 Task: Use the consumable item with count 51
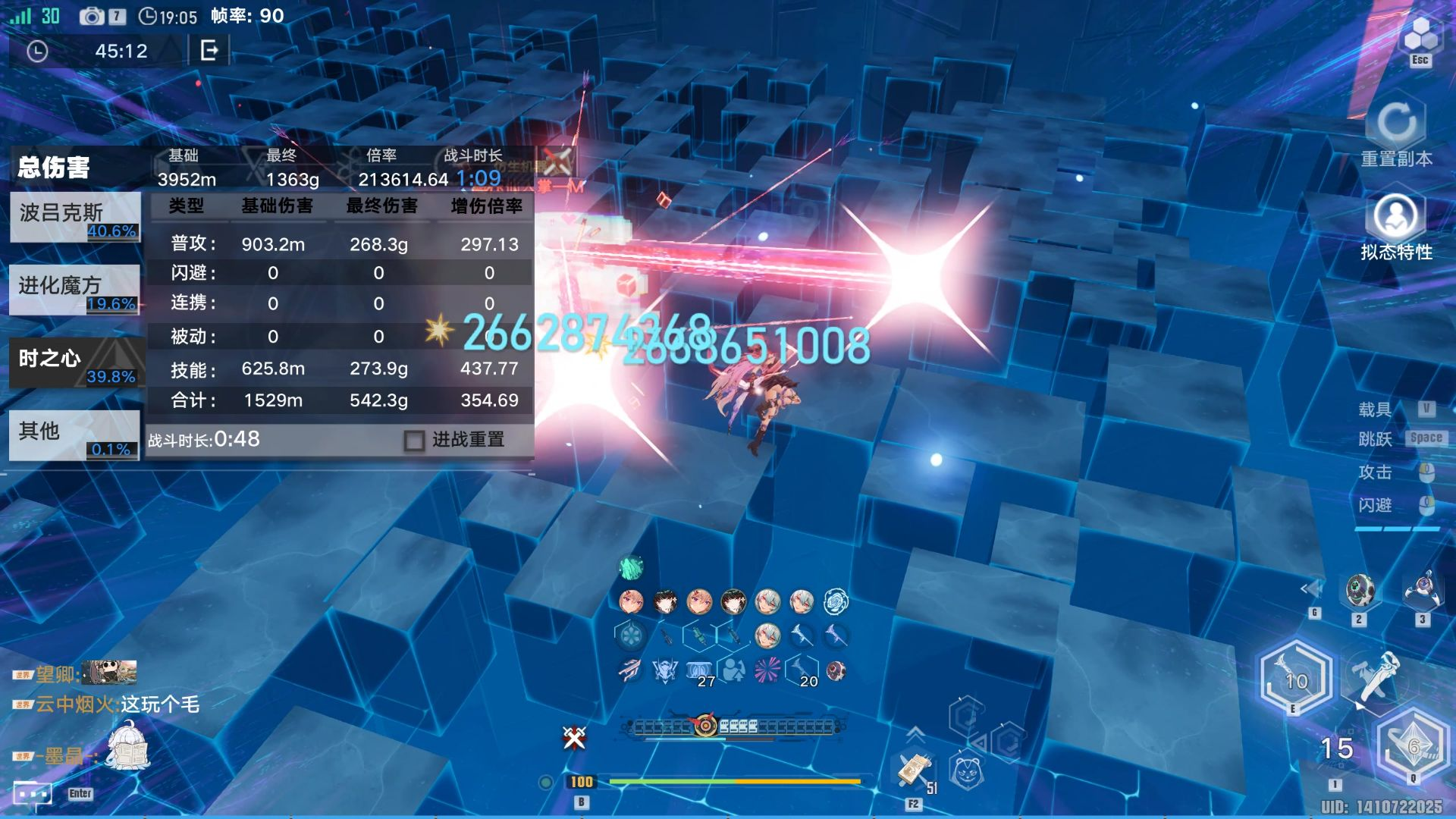(914, 771)
